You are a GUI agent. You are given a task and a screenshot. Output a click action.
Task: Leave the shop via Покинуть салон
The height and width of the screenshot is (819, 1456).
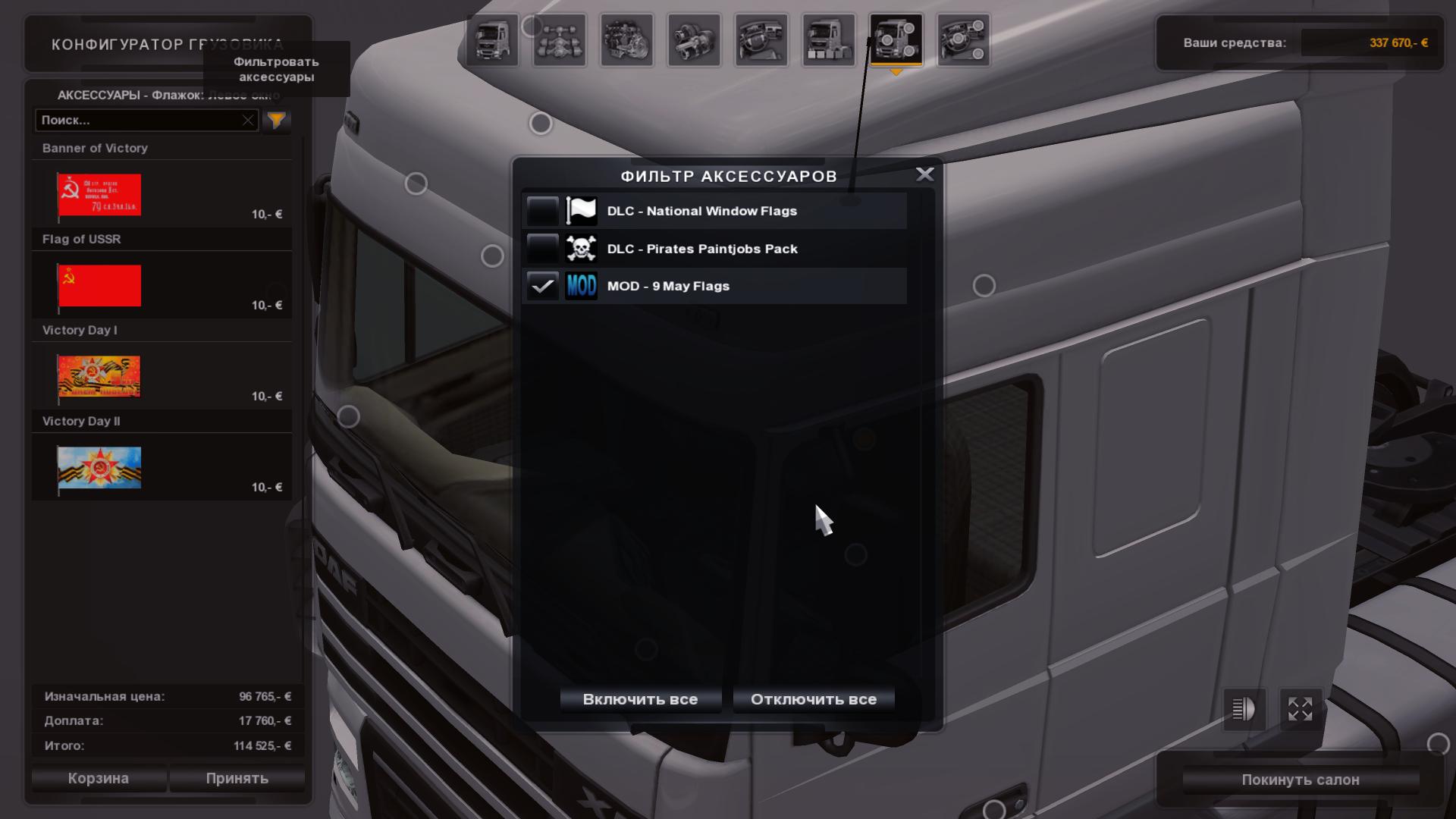pyautogui.click(x=1300, y=780)
